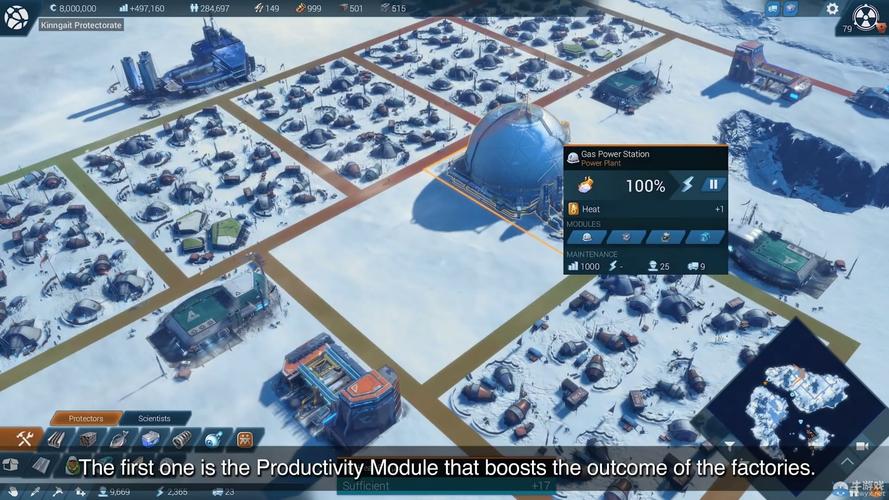Select the metal coil spring building icon

coord(181,439)
